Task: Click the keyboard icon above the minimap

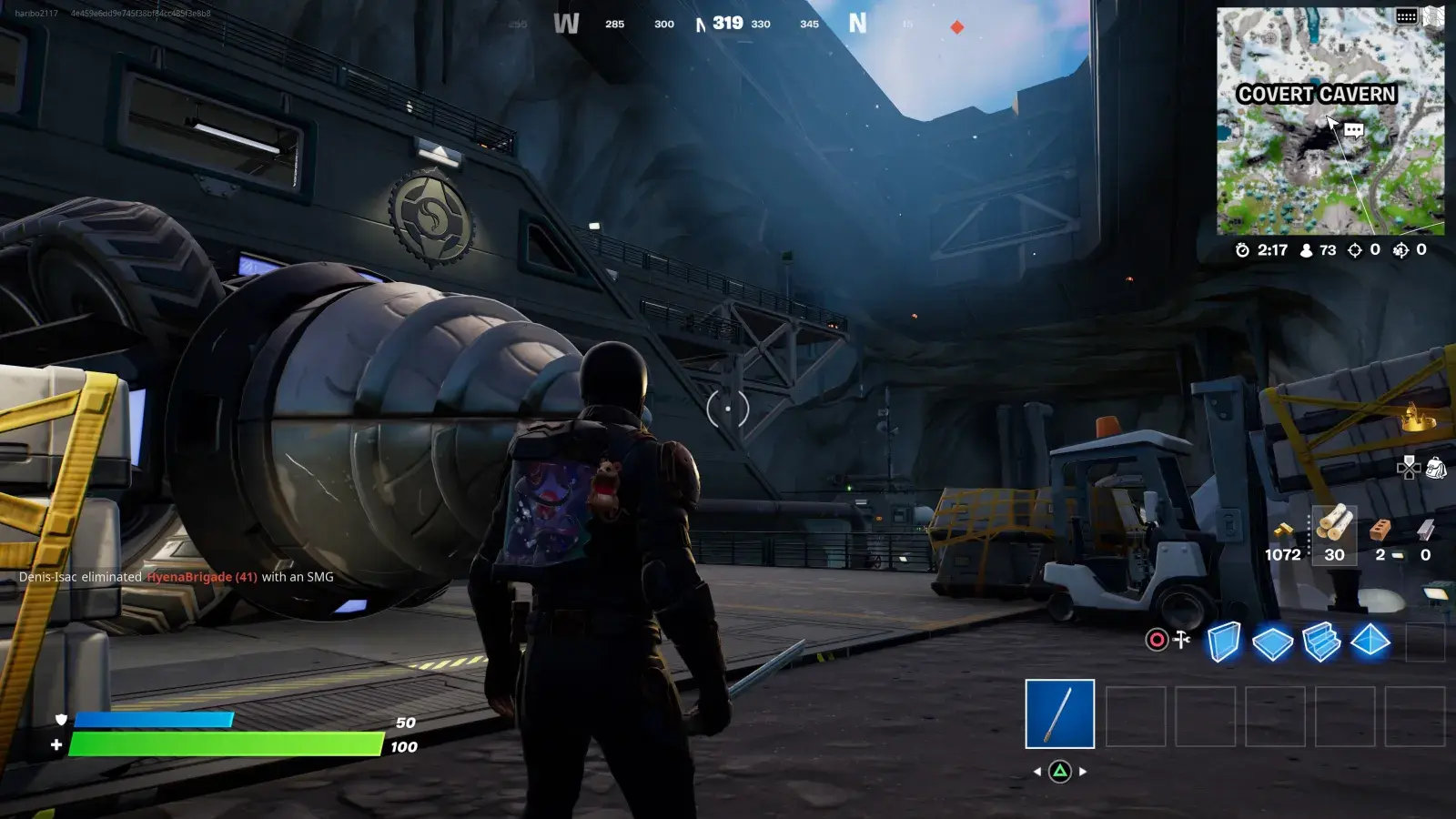Action: click(x=1406, y=16)
